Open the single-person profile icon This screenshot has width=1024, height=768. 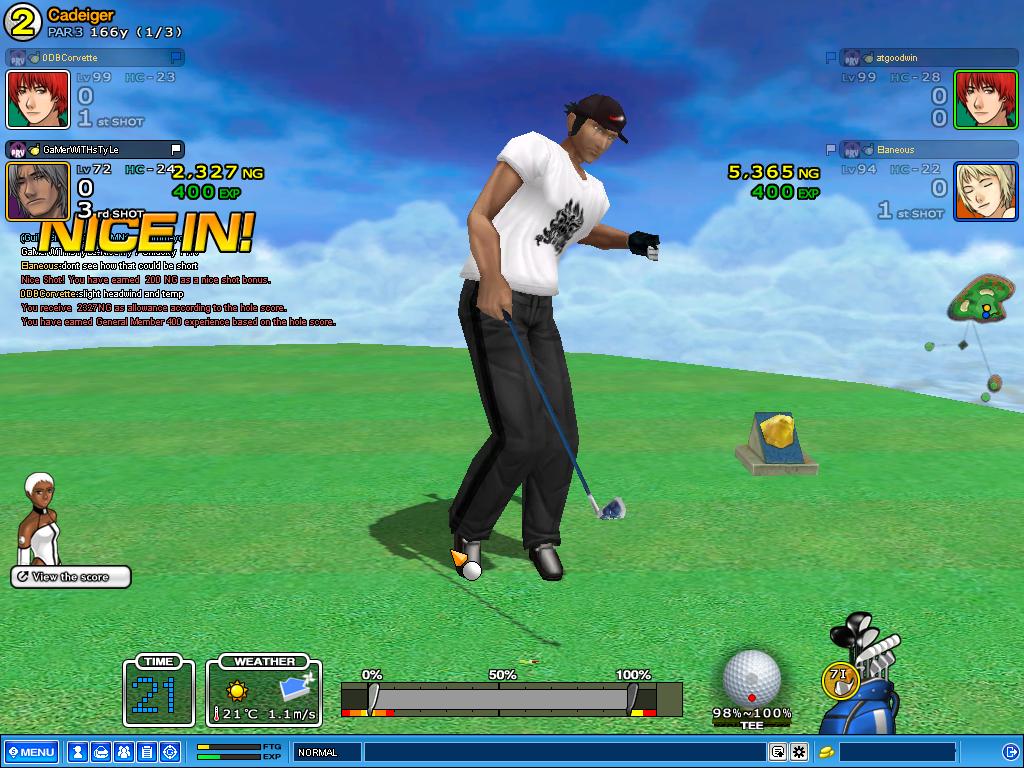(x=78, y=752)
